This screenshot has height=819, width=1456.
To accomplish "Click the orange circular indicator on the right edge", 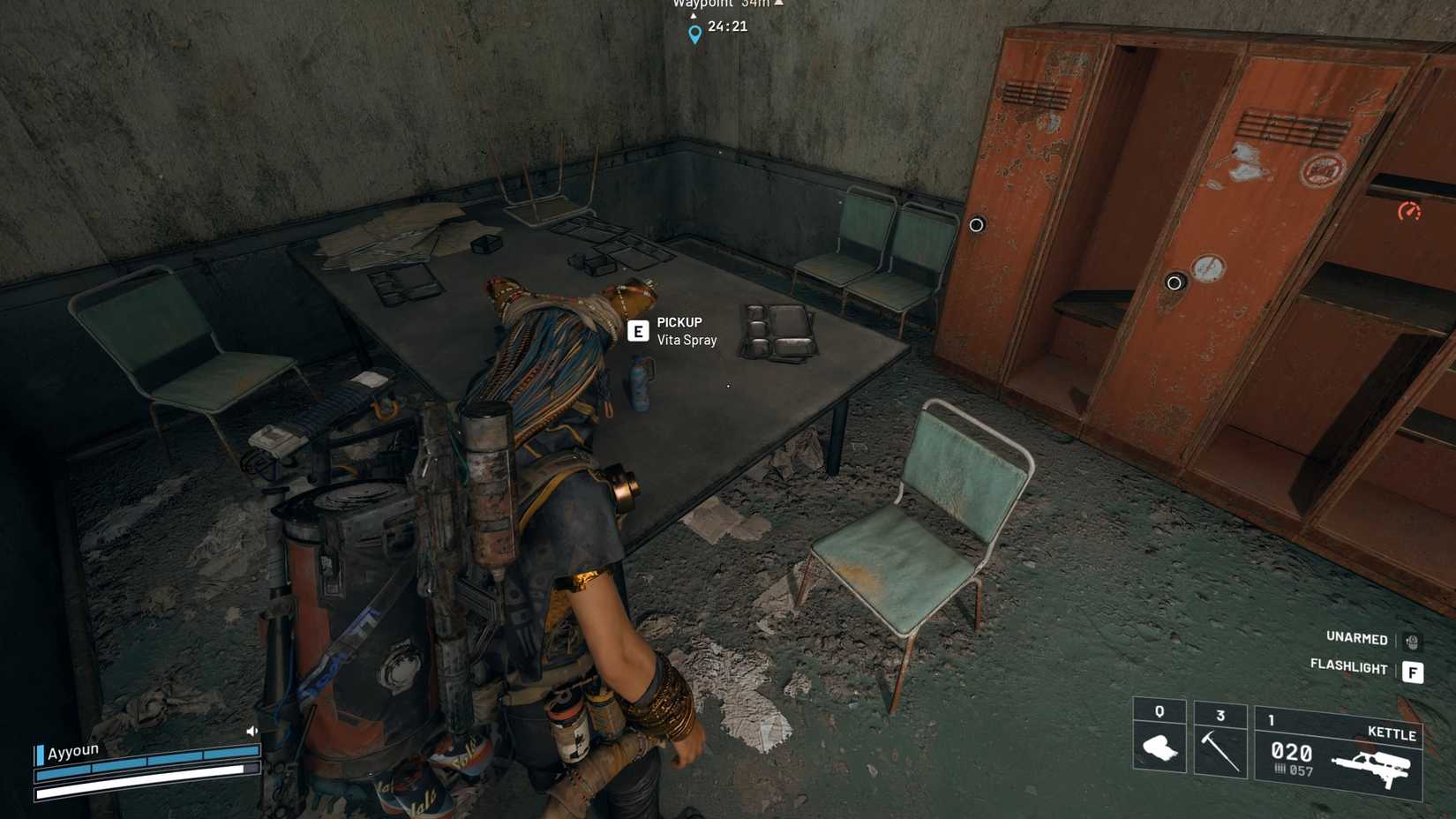I will [x=1413, y=212].
